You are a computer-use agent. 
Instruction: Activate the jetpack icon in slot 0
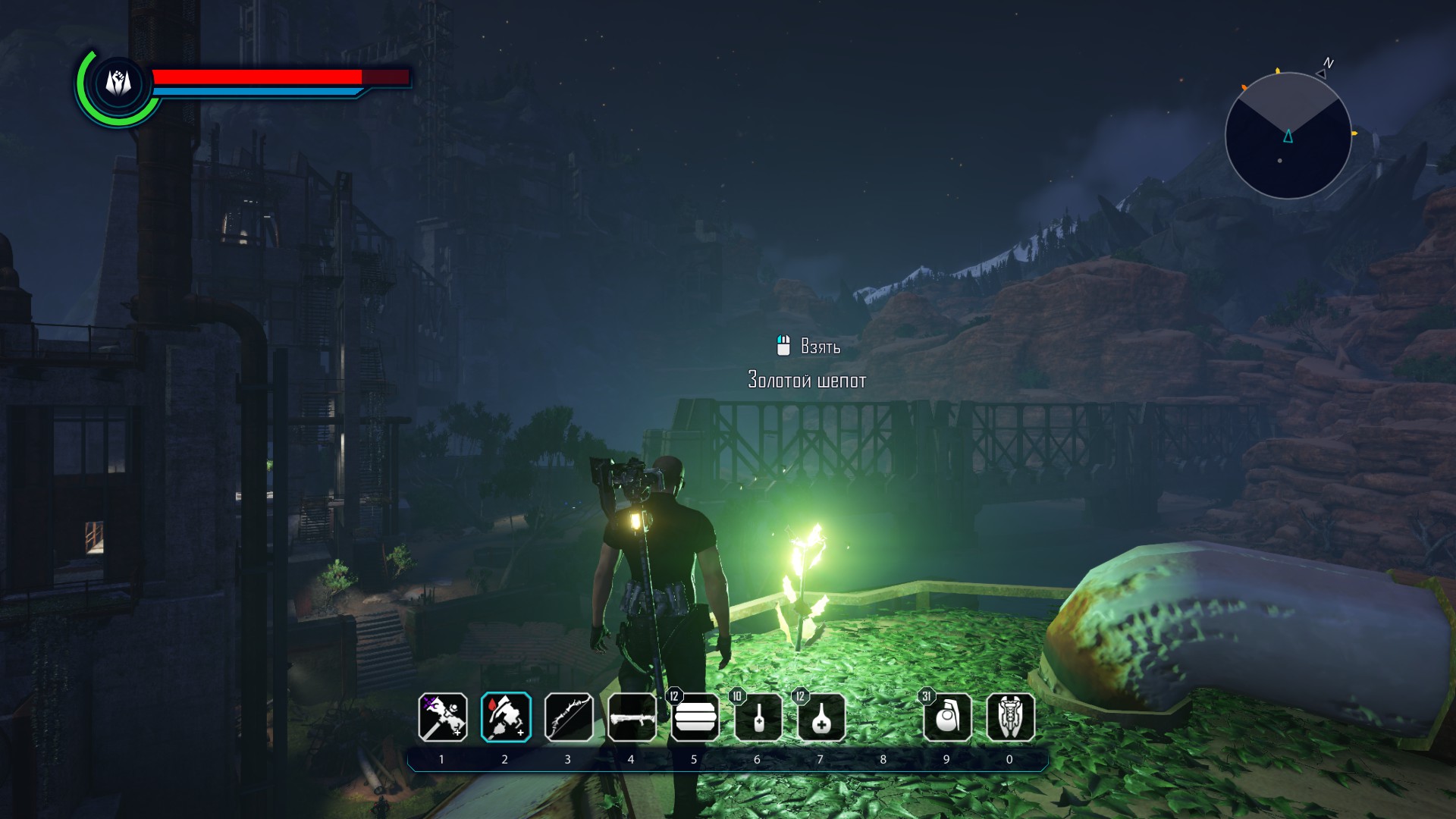point(1010,717)
